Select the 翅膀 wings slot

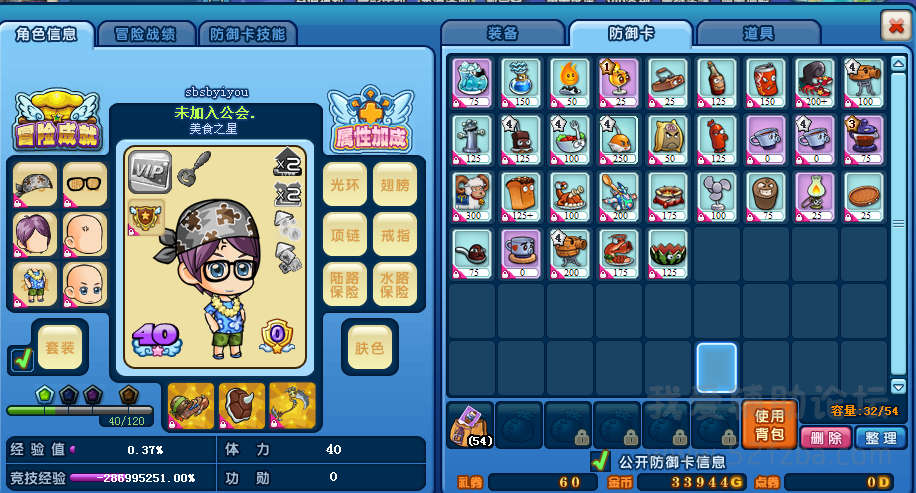(394, 184)
